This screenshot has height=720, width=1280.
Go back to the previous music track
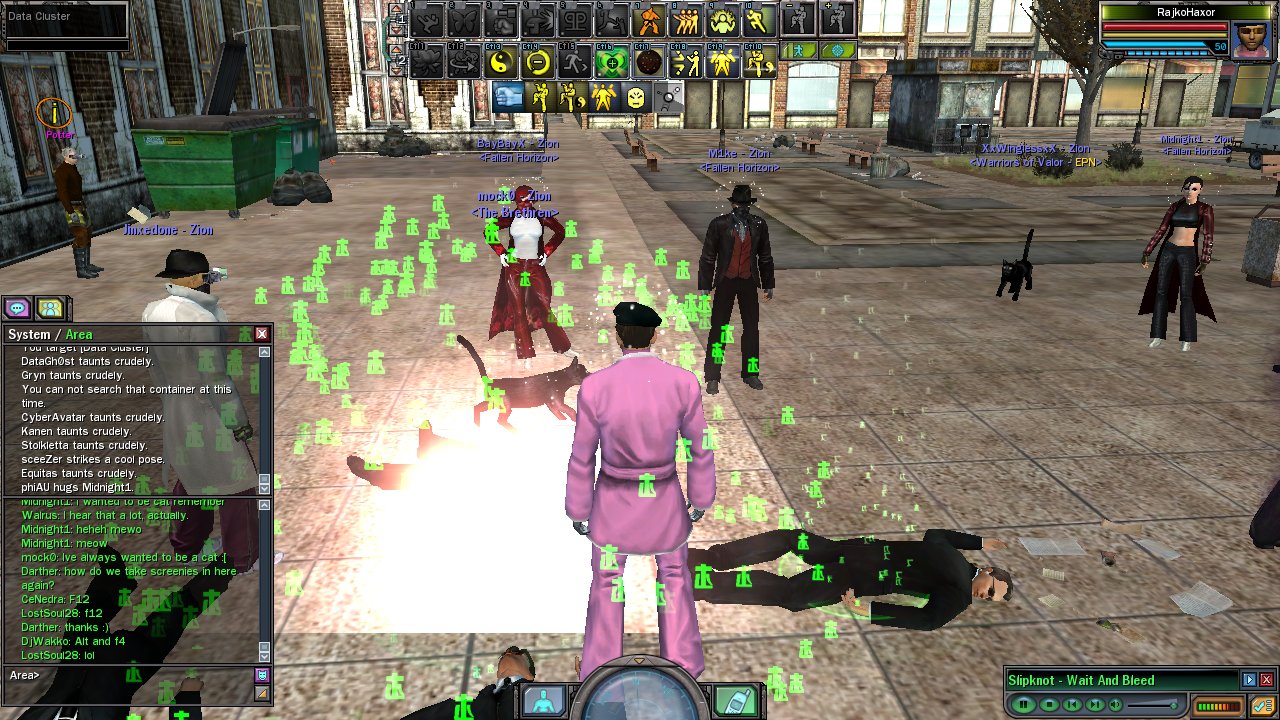pyautogui.click(x=1072, y=705)
